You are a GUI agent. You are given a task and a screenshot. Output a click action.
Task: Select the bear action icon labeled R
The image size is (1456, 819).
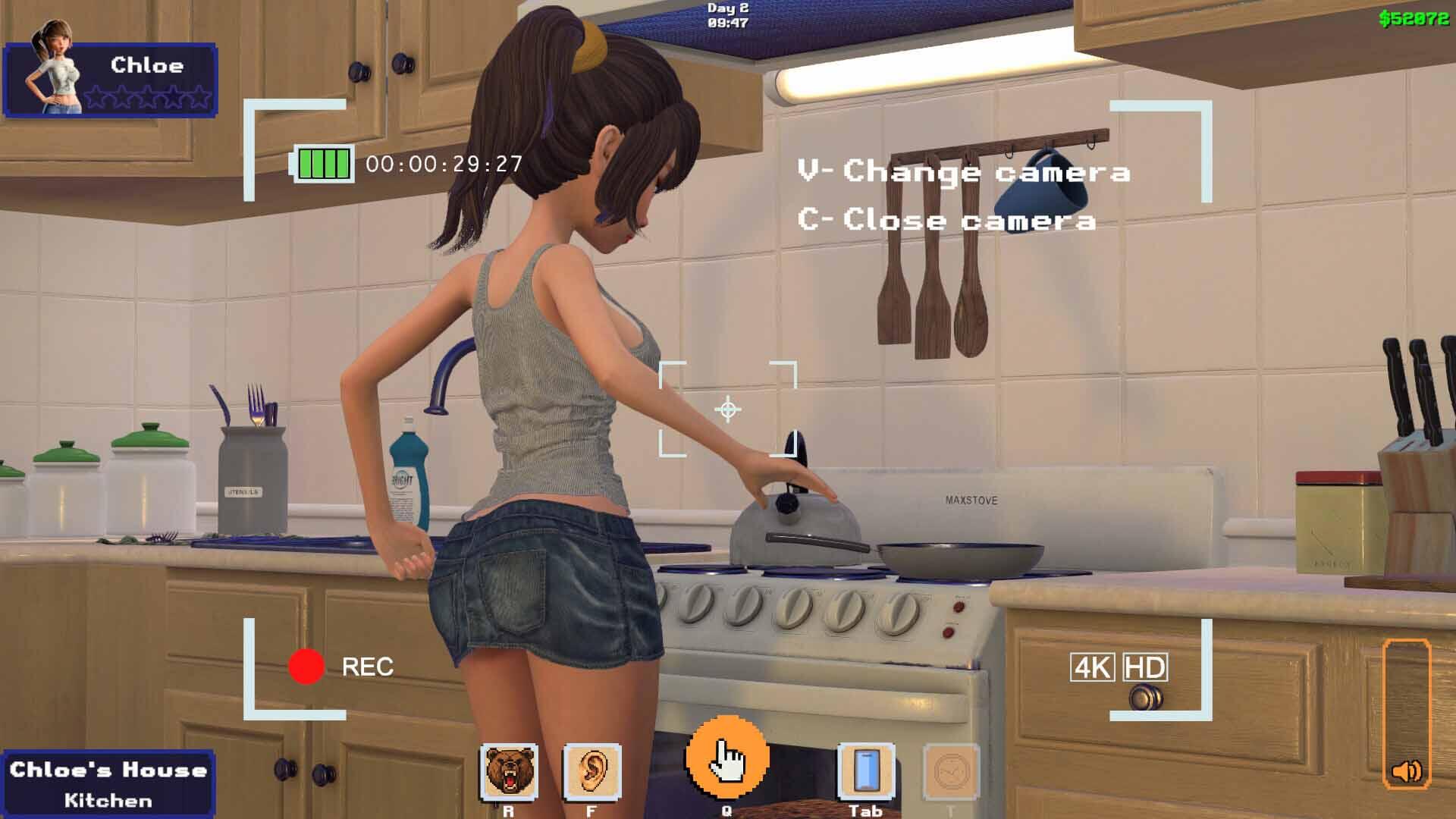509,771
